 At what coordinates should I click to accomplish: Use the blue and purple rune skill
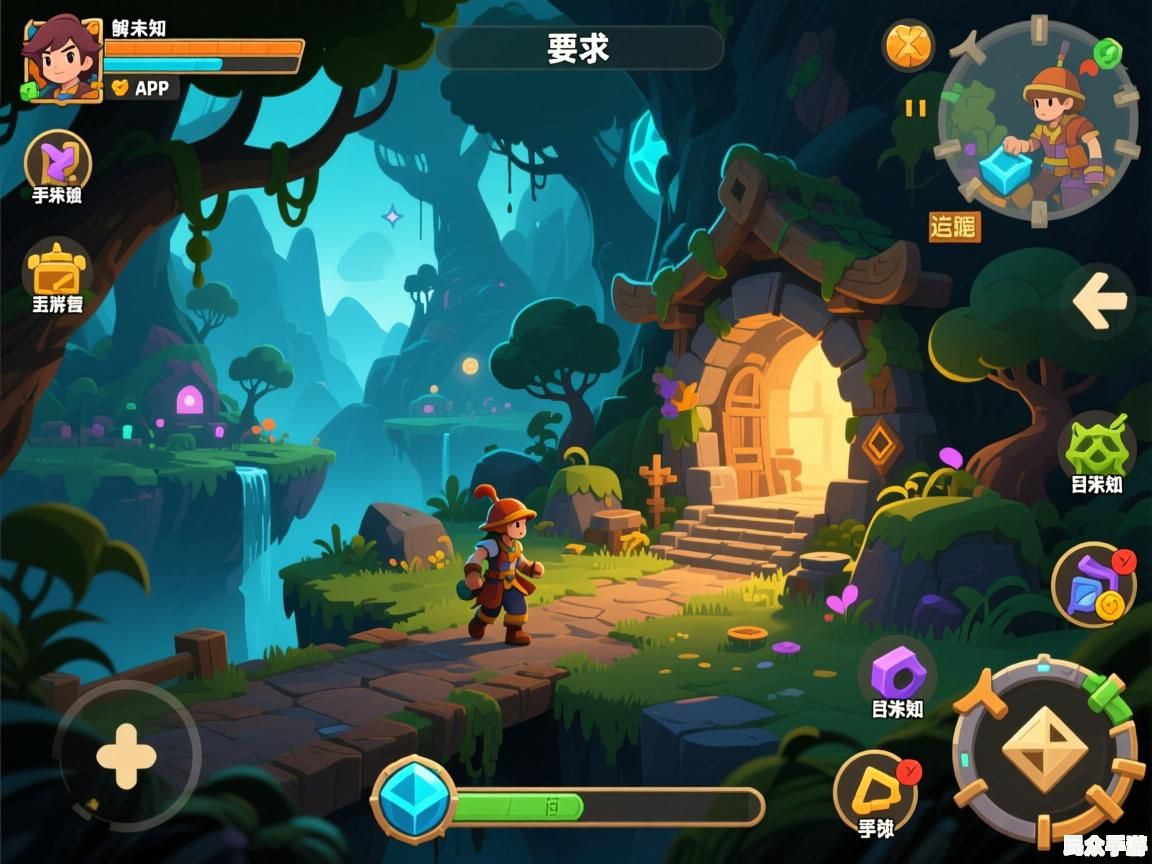pyautogui.click(x=1094, y=584)
